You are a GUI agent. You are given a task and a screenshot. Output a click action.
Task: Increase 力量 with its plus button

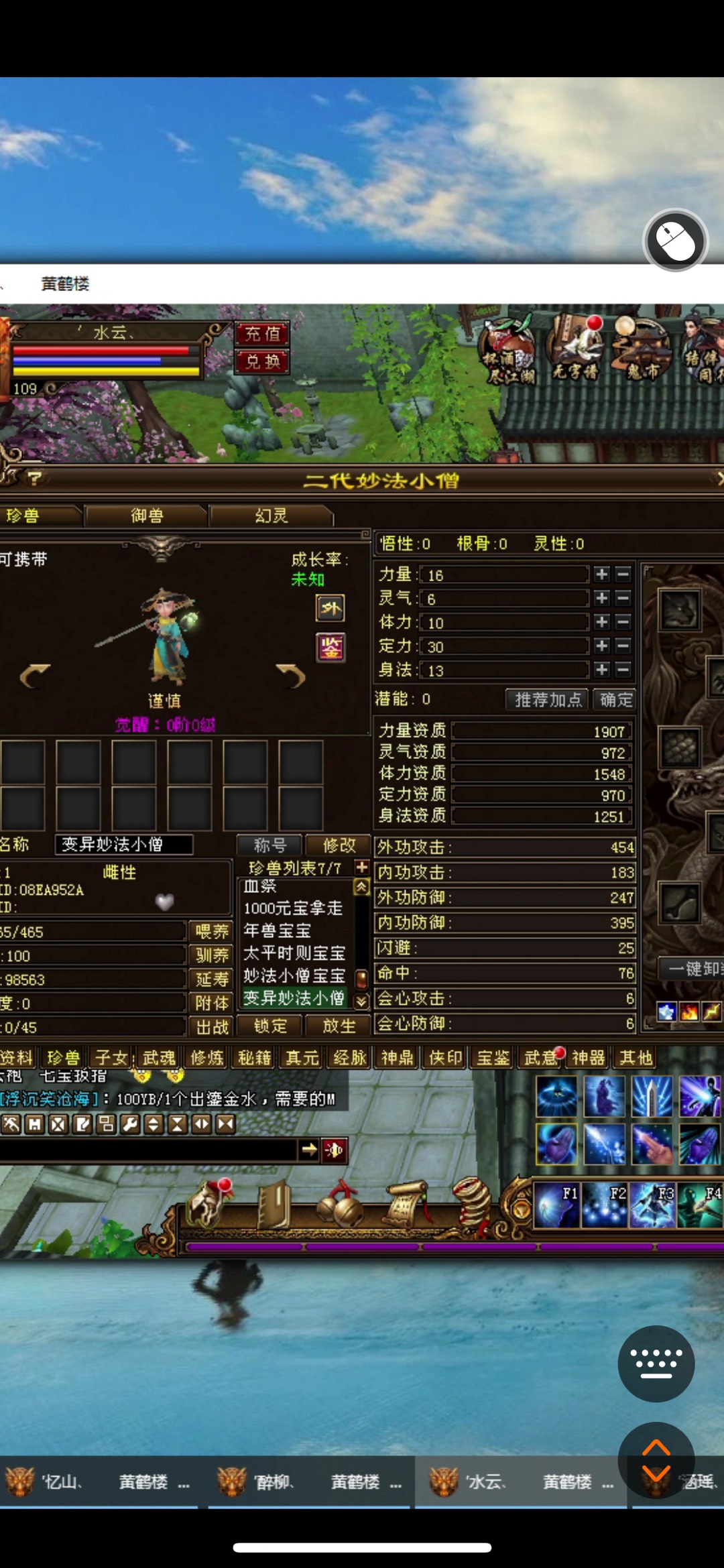pos(601,575)
